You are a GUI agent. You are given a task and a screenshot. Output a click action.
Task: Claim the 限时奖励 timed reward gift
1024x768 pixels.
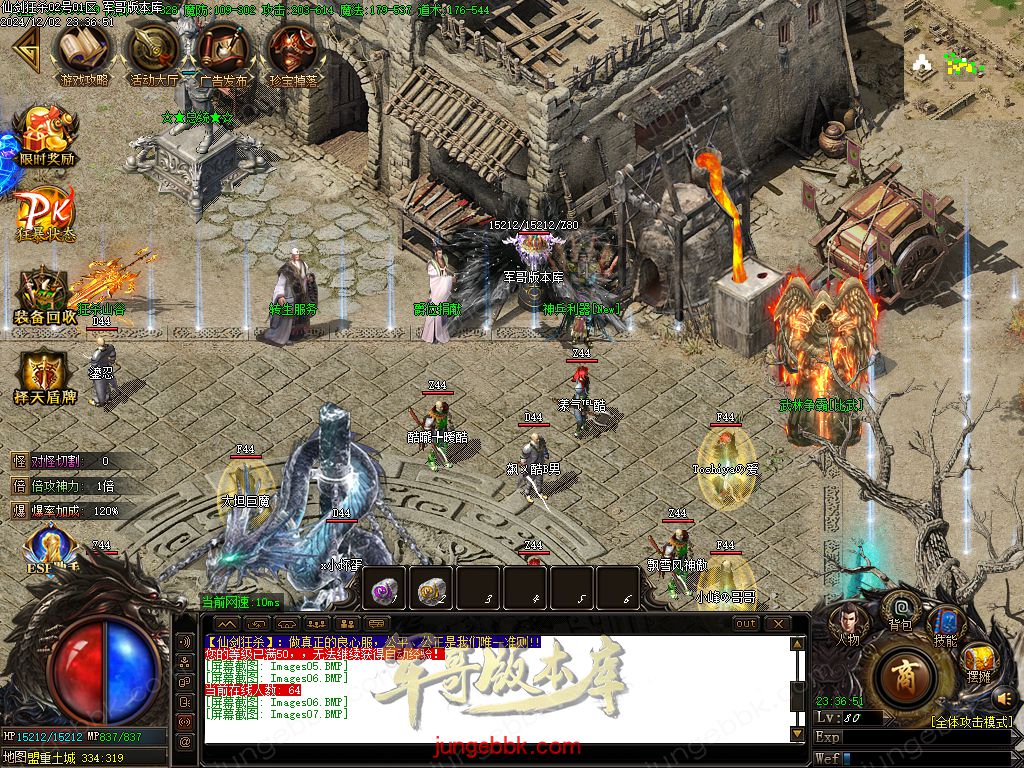tap(46, 135)
